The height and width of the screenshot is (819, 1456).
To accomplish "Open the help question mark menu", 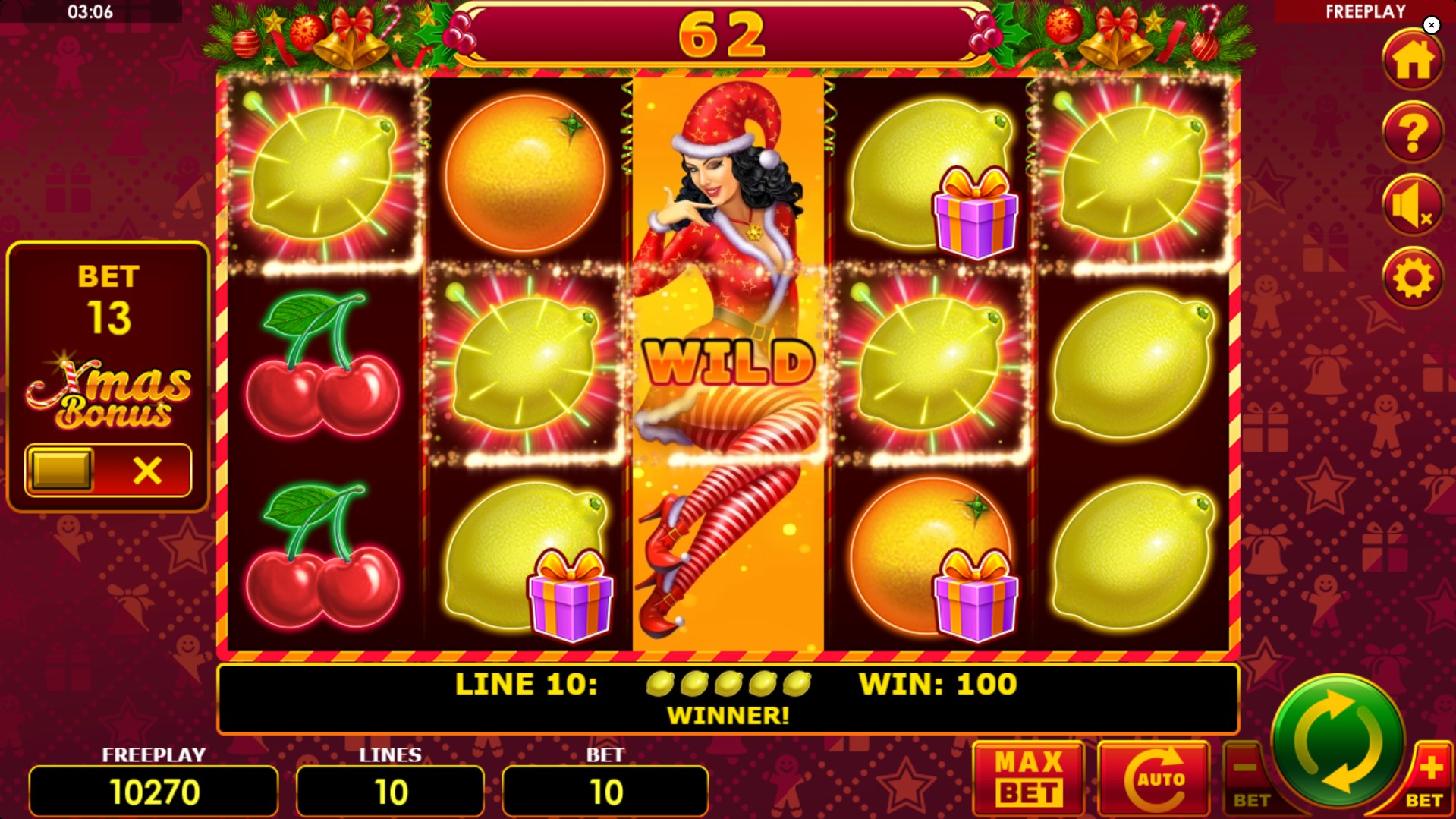I will tap(1412, 134).
